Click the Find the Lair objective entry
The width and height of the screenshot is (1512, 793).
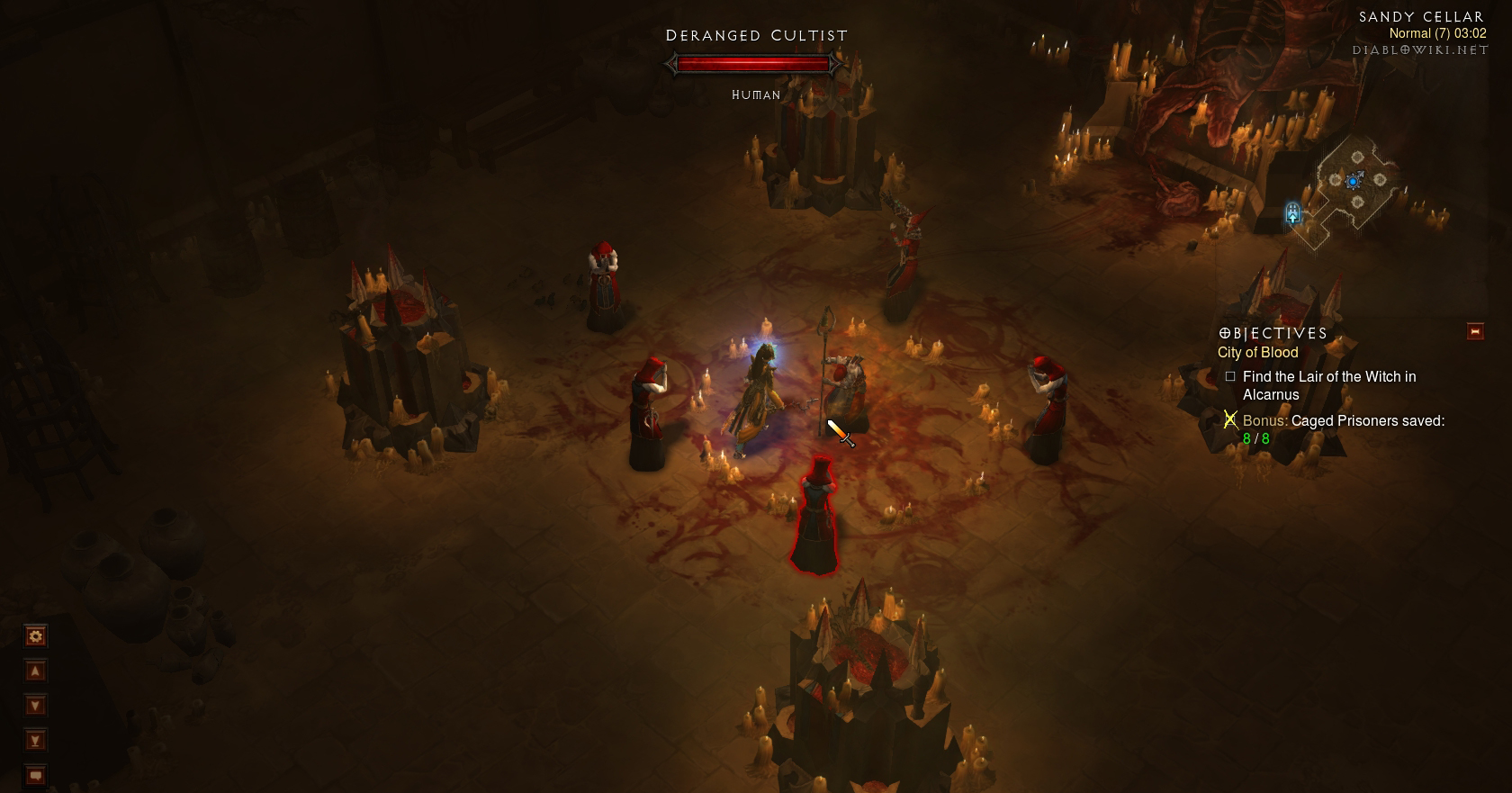(x=1328, y=385)
